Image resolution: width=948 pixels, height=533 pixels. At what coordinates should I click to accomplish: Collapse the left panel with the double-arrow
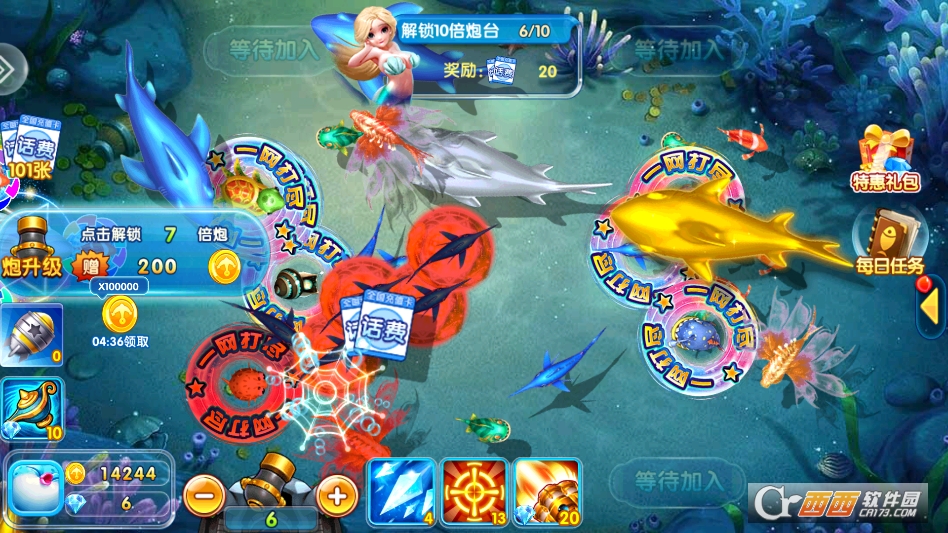[x=8, y=67]
